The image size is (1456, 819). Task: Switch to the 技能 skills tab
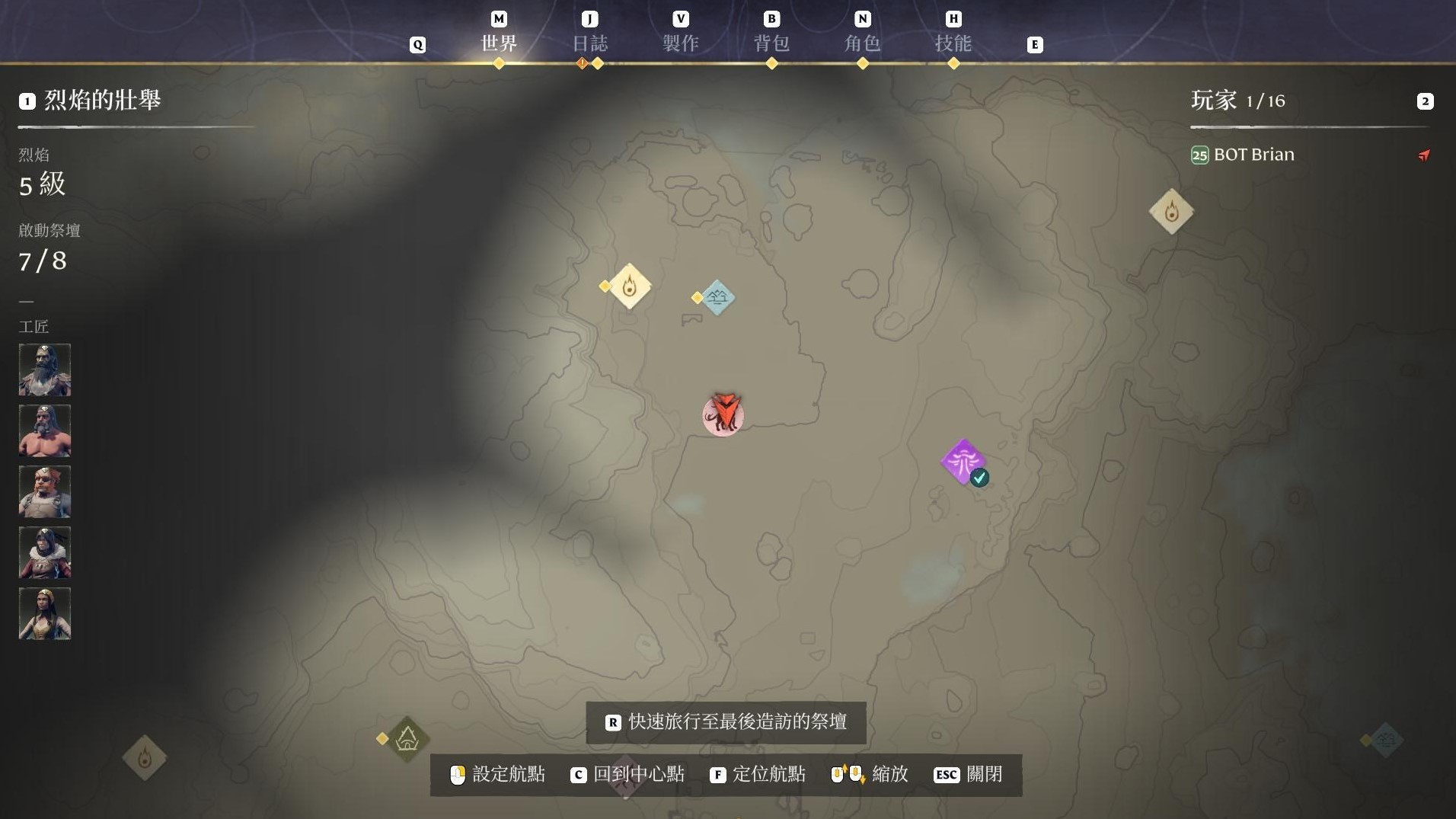953,43
